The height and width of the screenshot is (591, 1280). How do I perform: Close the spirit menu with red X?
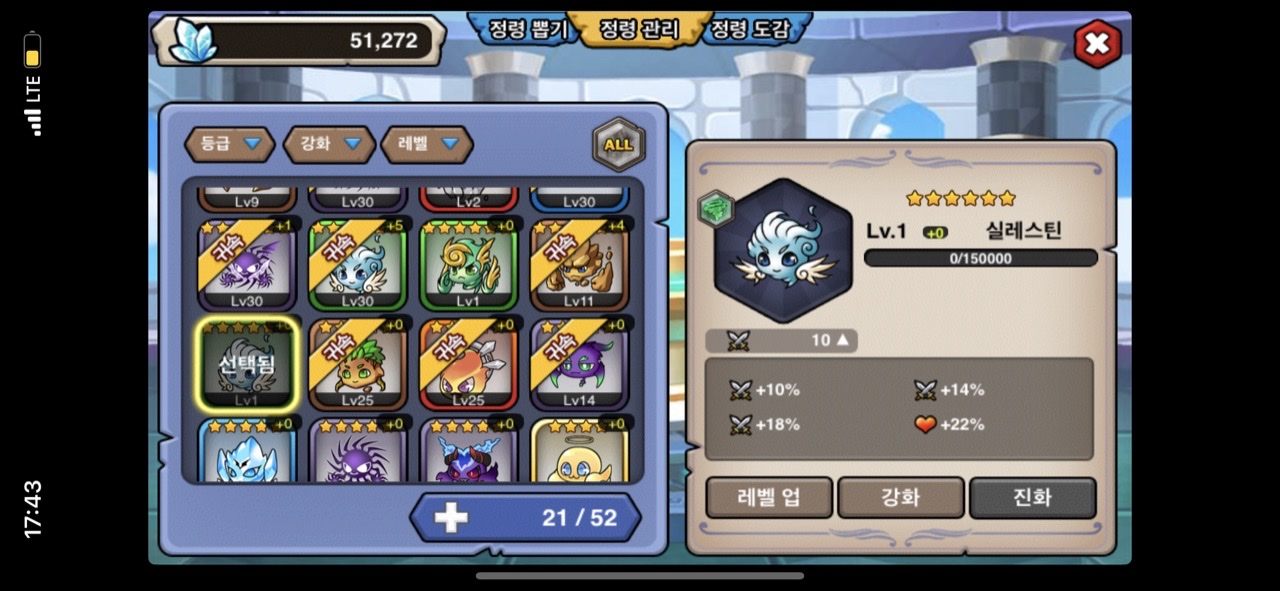[1097, 44]
